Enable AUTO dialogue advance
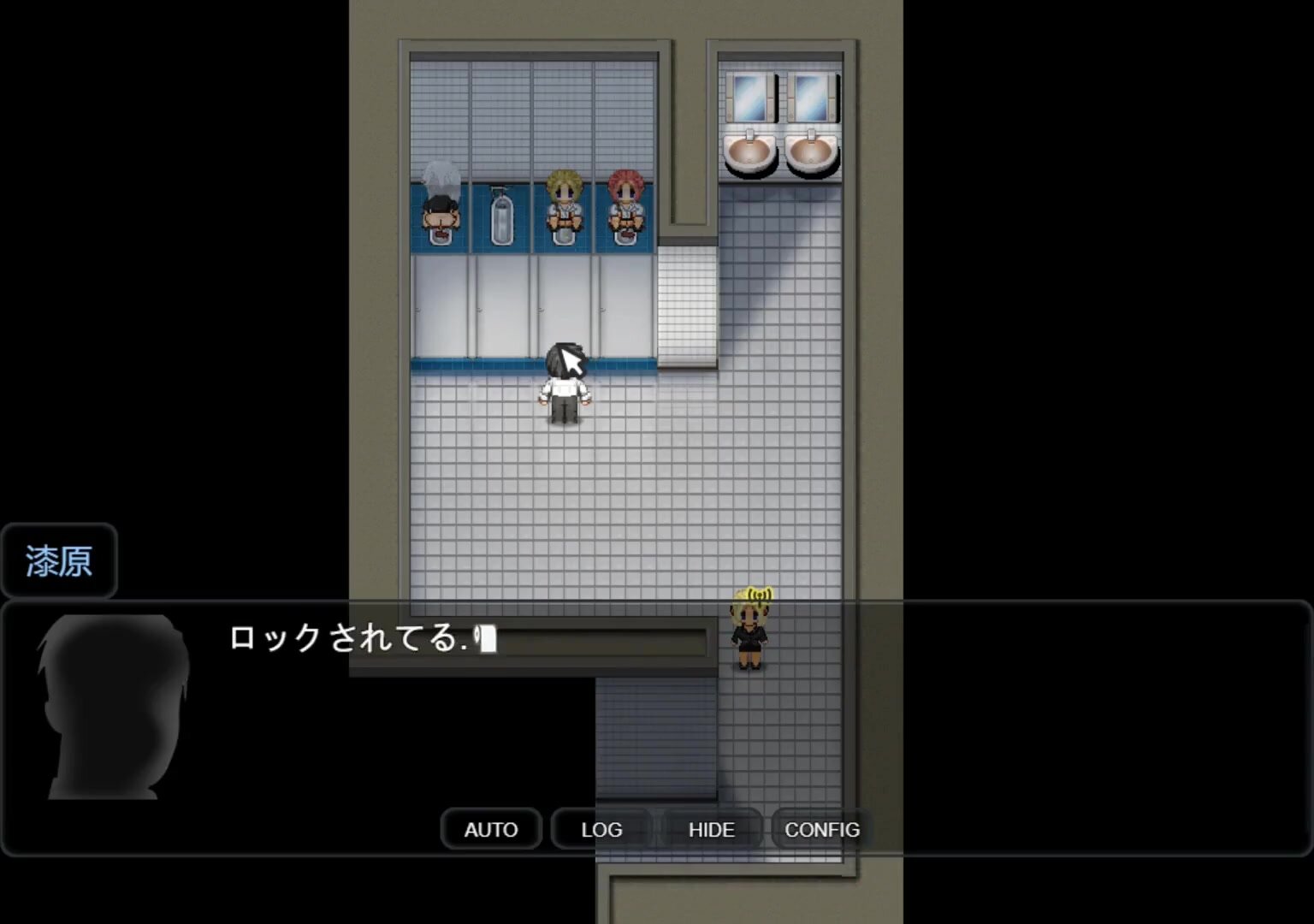The image size is (1314, 924). pos(491,829)
